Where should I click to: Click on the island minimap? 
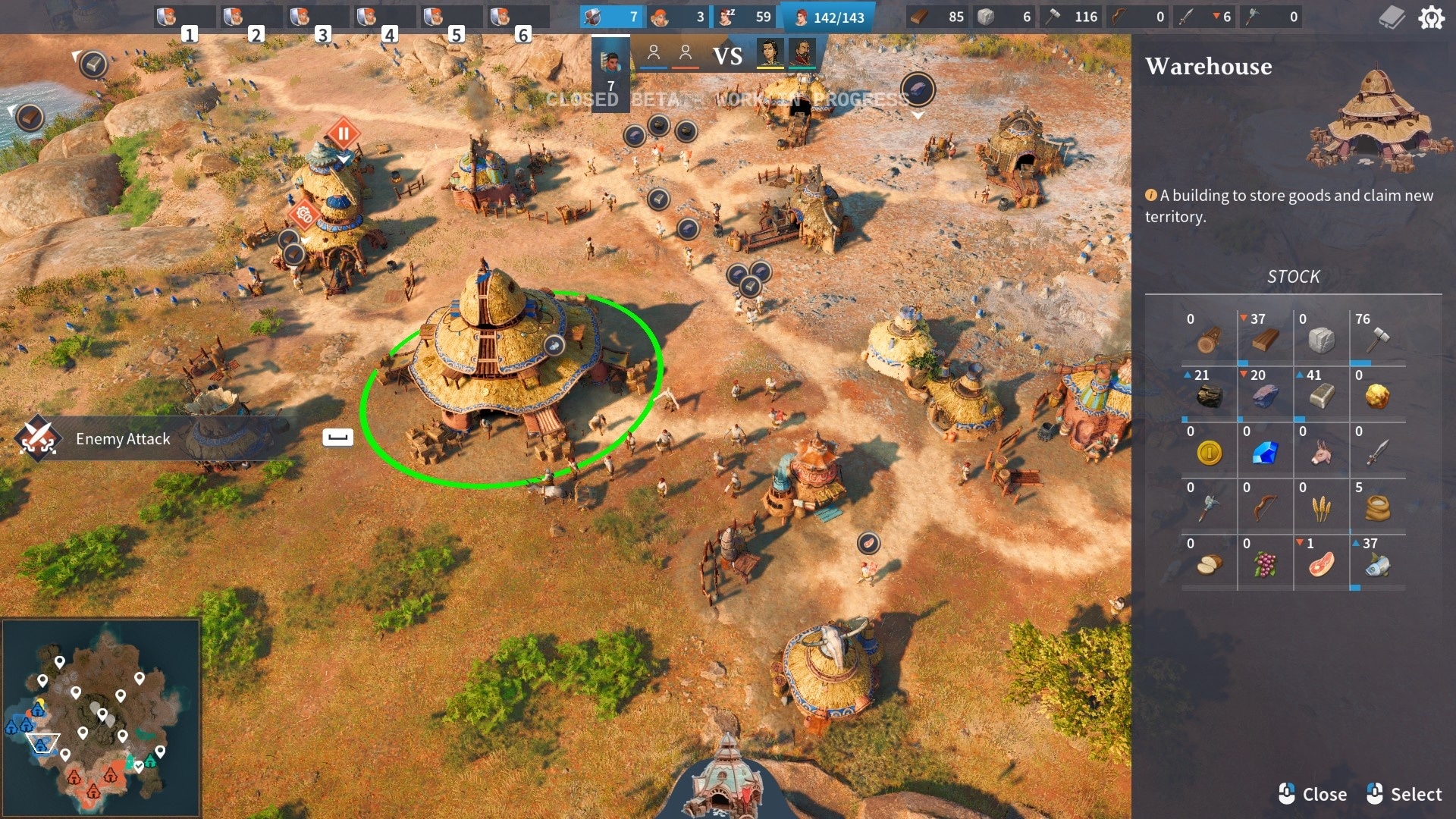point(101,717)
